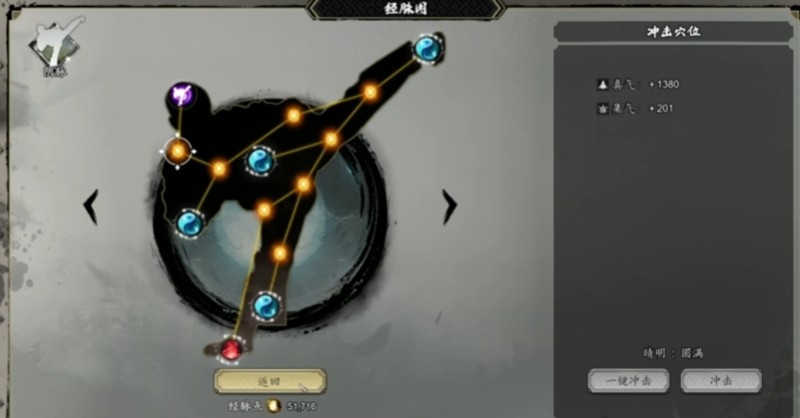
Task: Open the white kicking-figure meridian icon
Action: pyautogui.click(x=52, y=46)
